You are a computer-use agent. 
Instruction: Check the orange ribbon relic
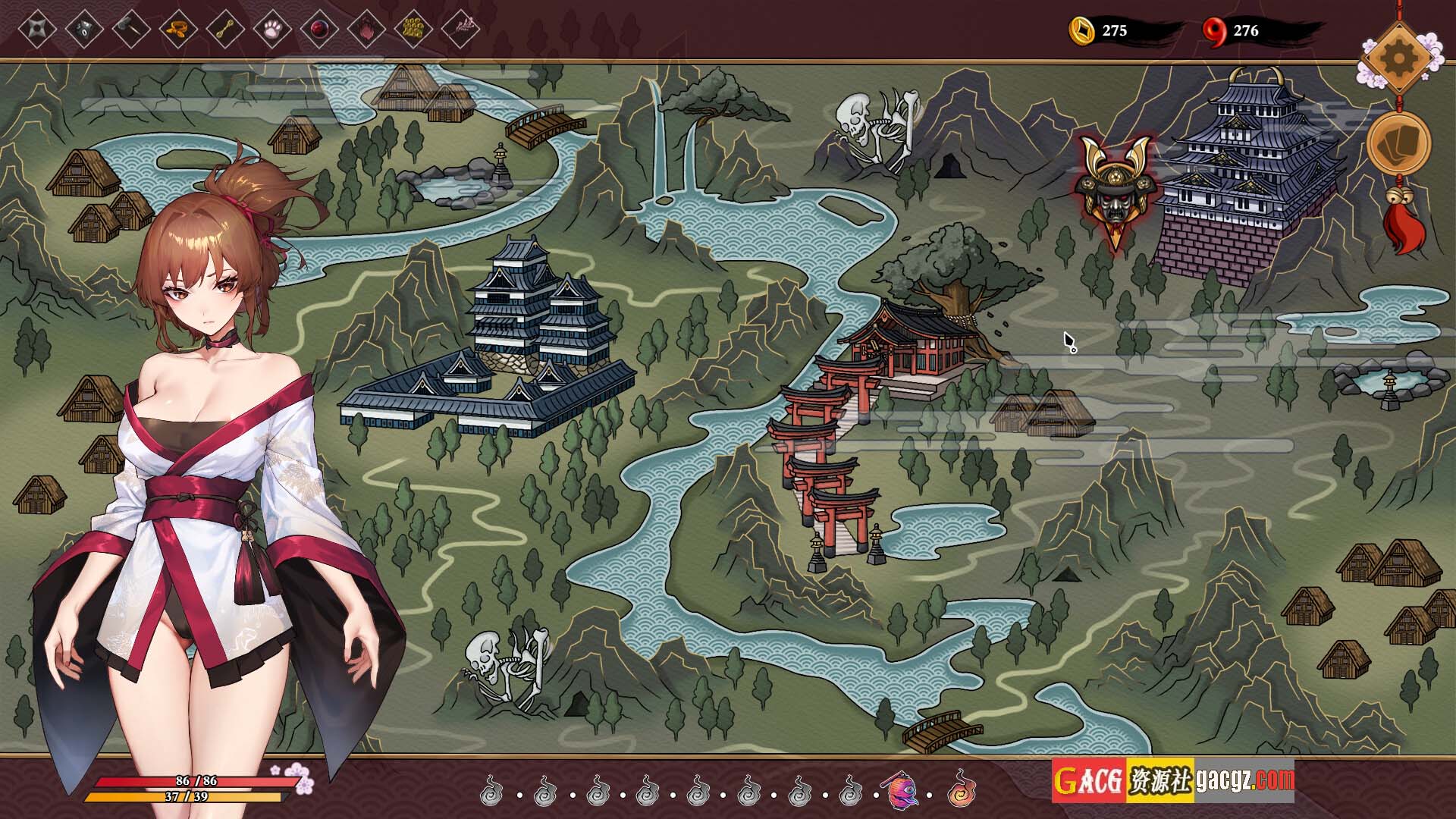(178, 30)
